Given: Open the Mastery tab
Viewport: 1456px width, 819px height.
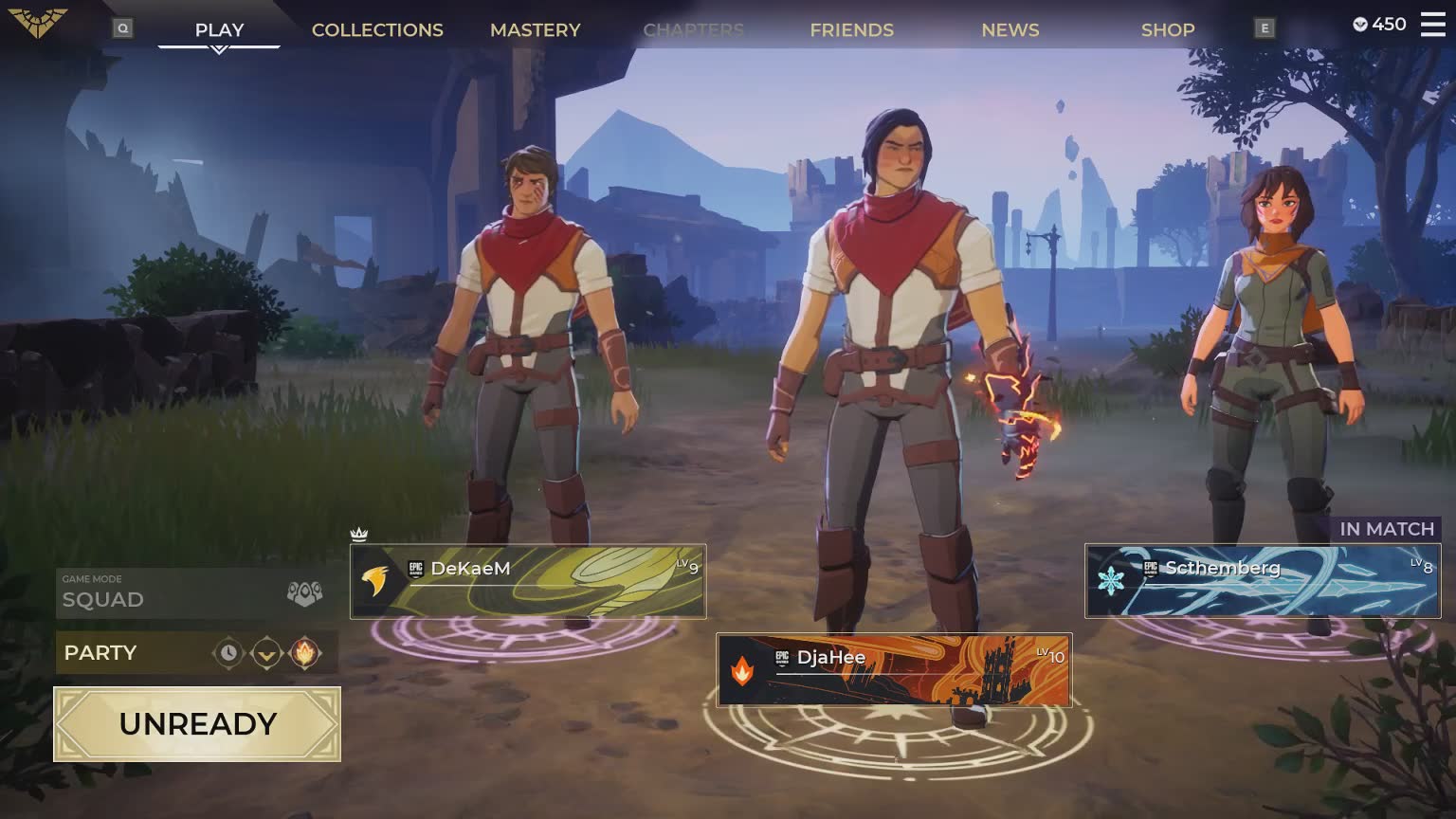Looking at the screenshot, I should 535,30.
